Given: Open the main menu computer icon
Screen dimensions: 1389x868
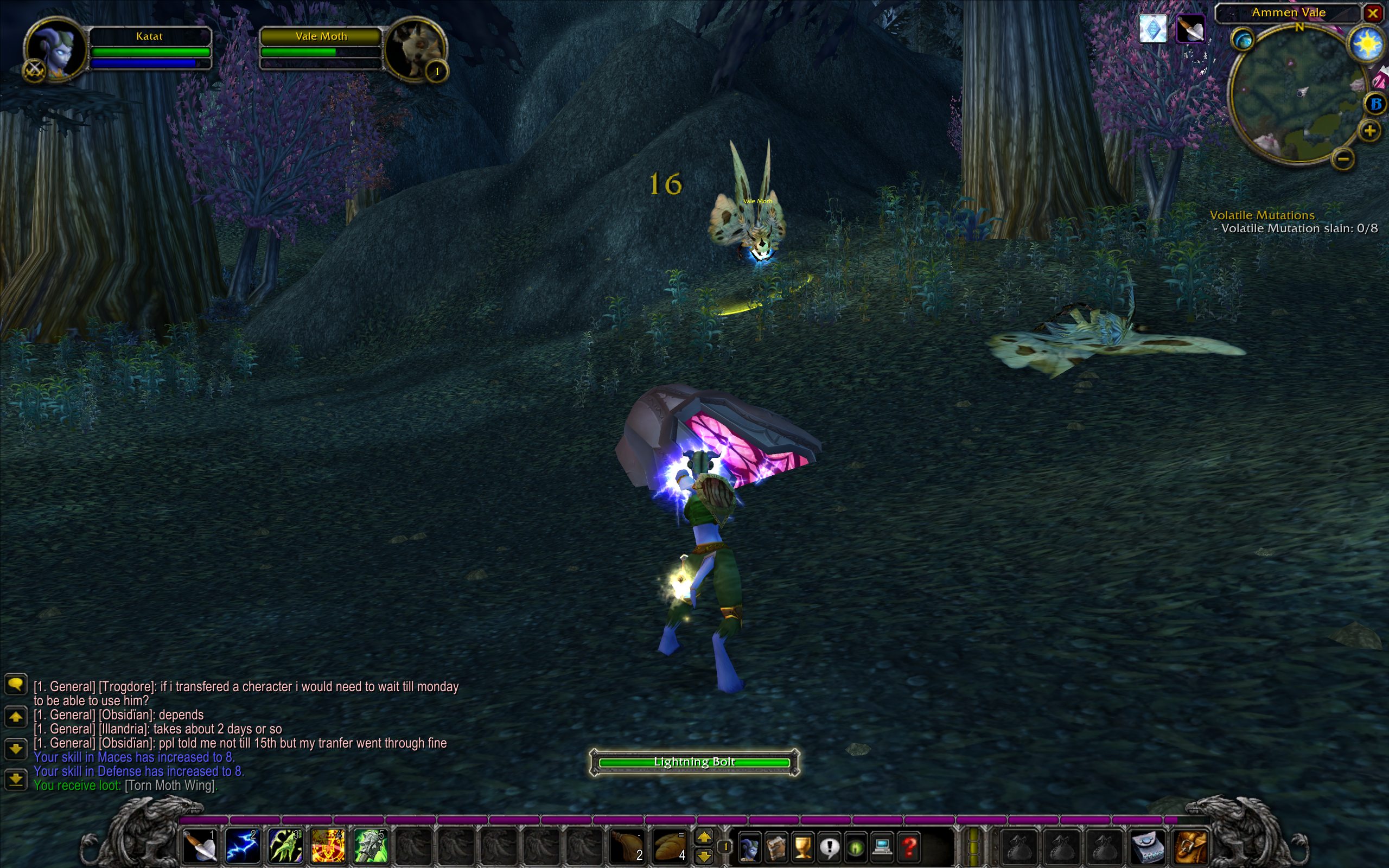Looking at the screenshot, I should (x=882, y=847).
